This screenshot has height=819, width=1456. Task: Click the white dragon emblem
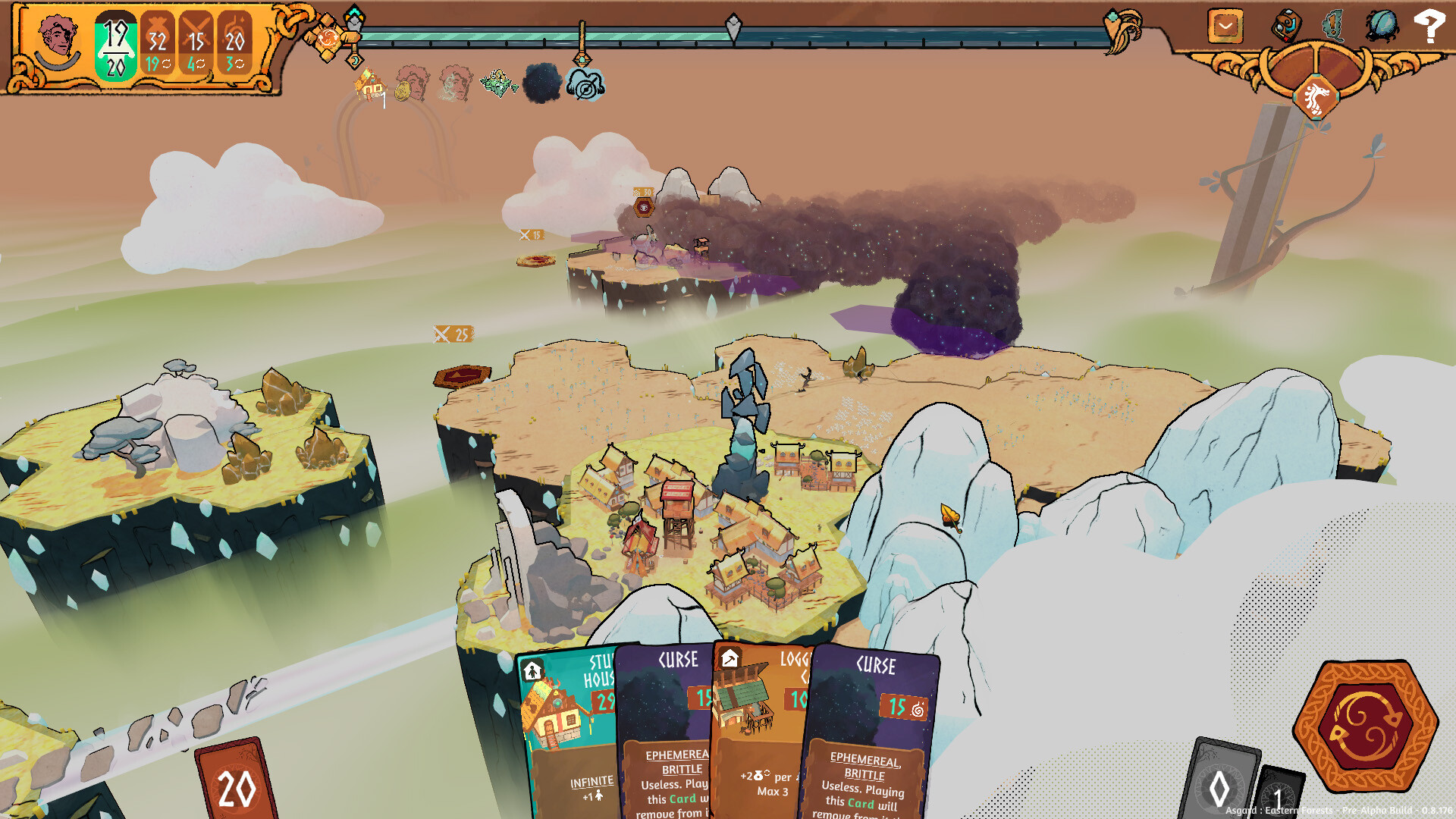1316,97
